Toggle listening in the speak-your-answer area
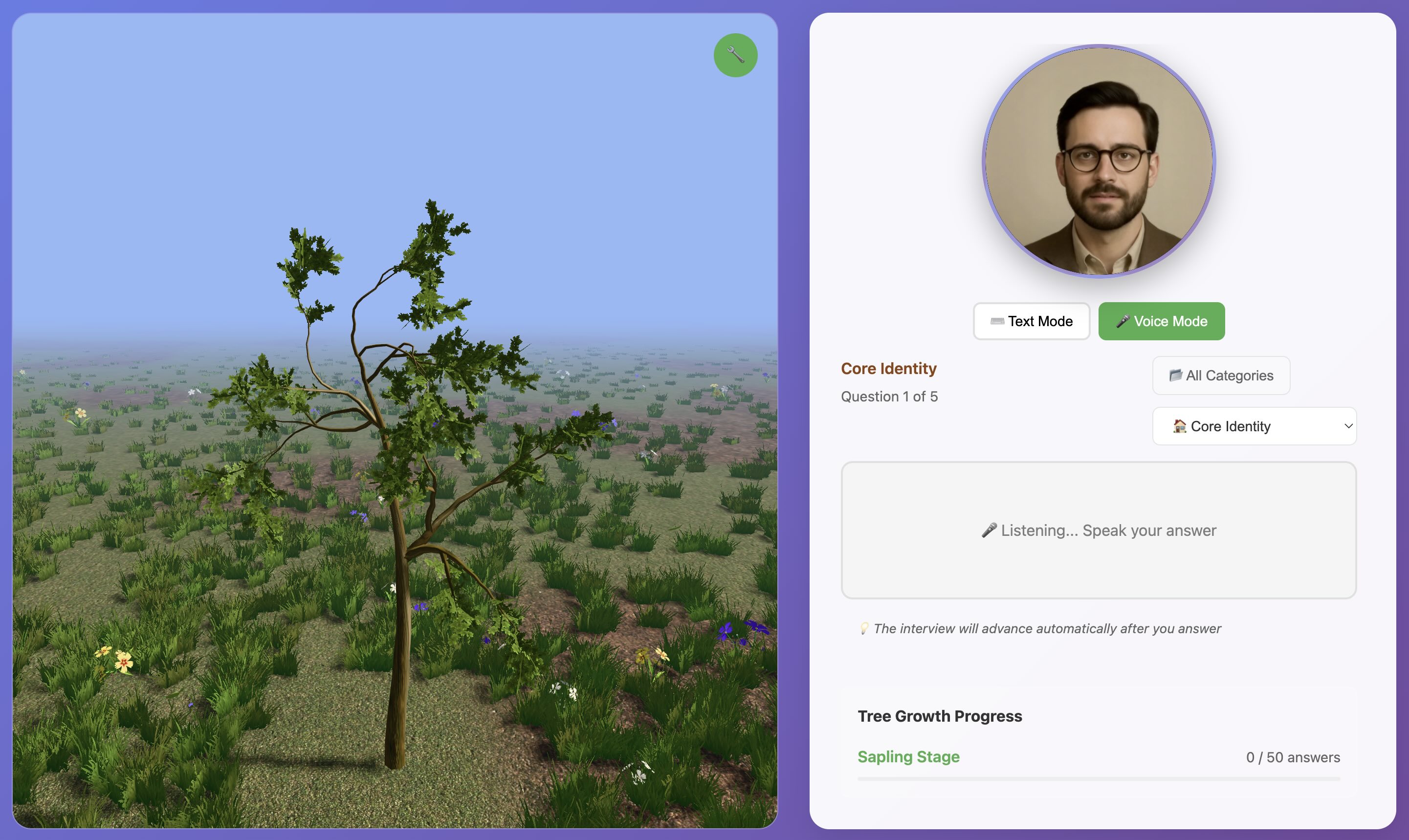This screenshot has height=840, width=1409. [x=1099, y=530]
